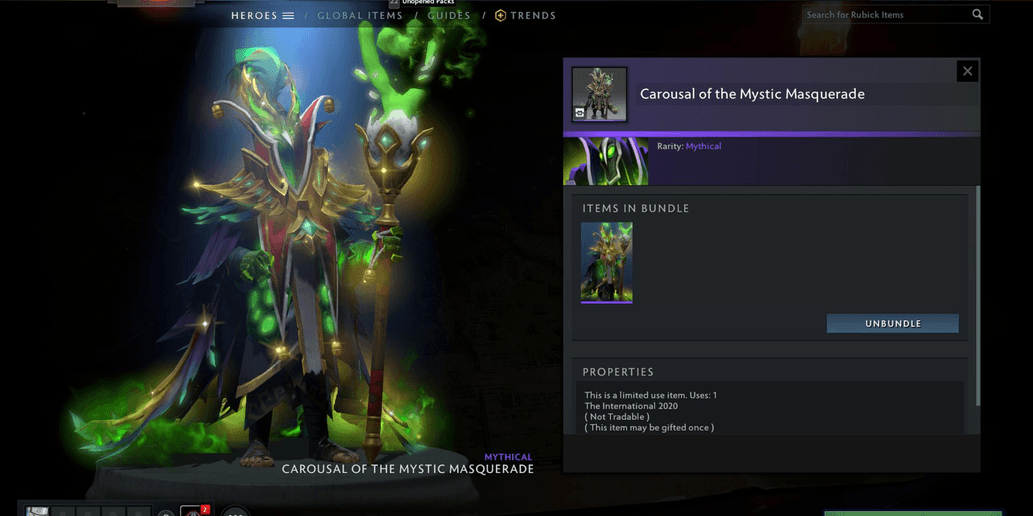Click the Rubick items search field
This screenshot has height=516, width=1033.
(x=886, y=15)
